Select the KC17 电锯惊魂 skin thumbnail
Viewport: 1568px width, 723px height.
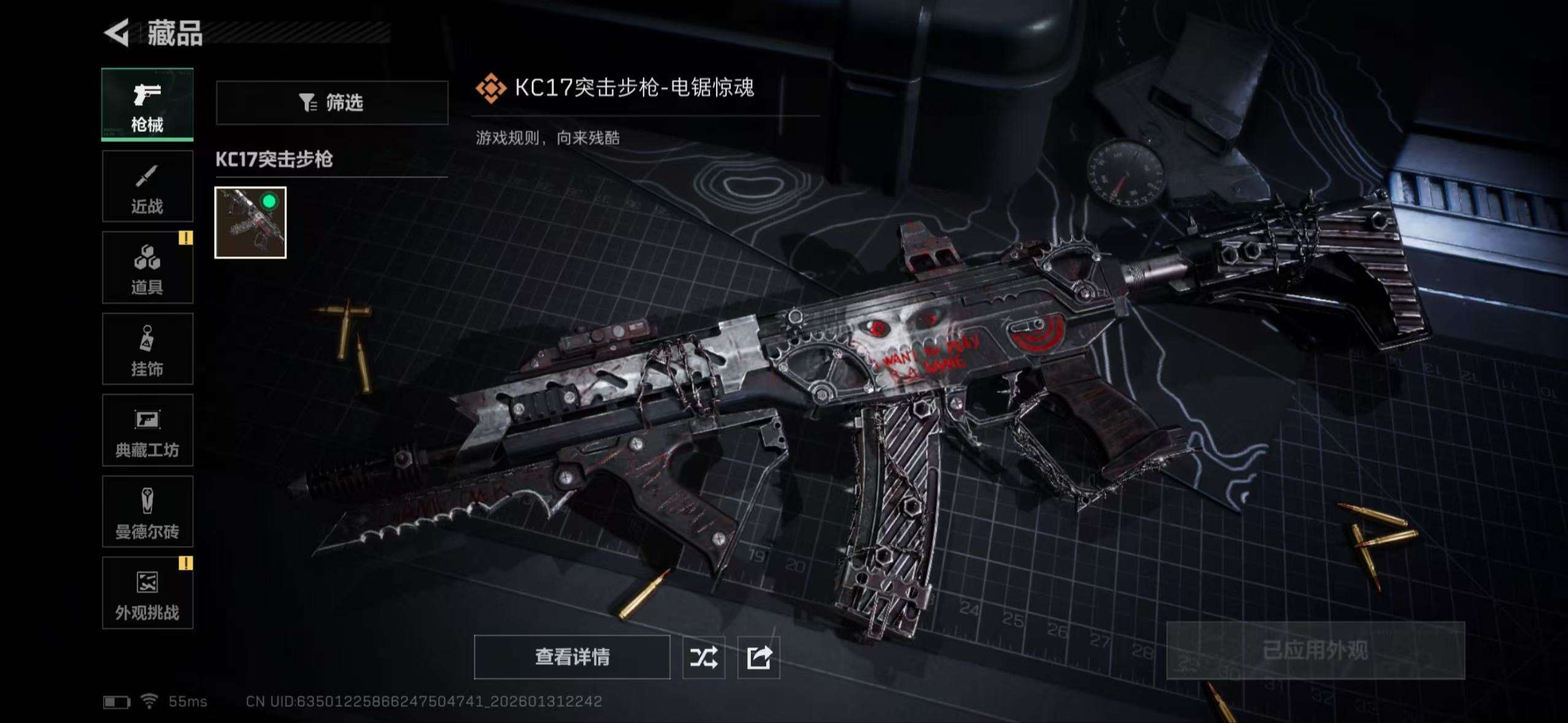pos(250,222)
